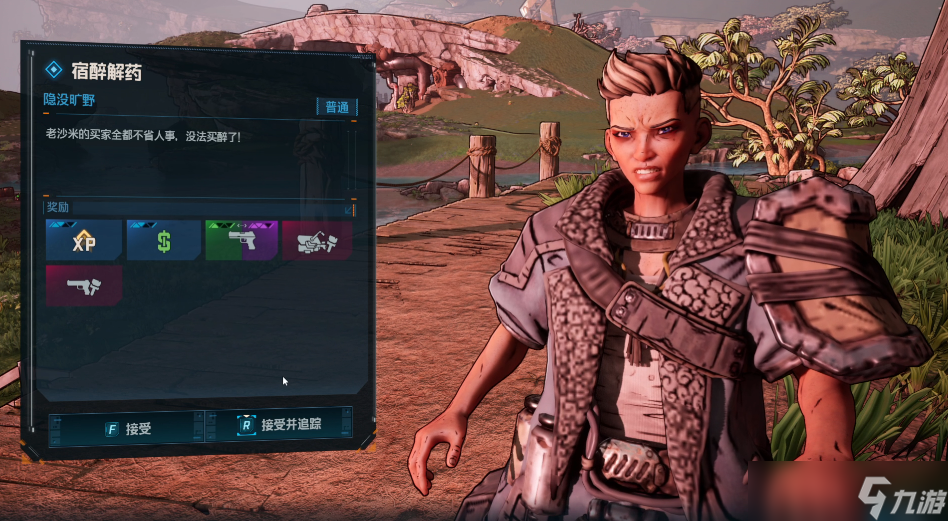
Task: Select the green dollar cash reward tile
Action: [163, 241]
